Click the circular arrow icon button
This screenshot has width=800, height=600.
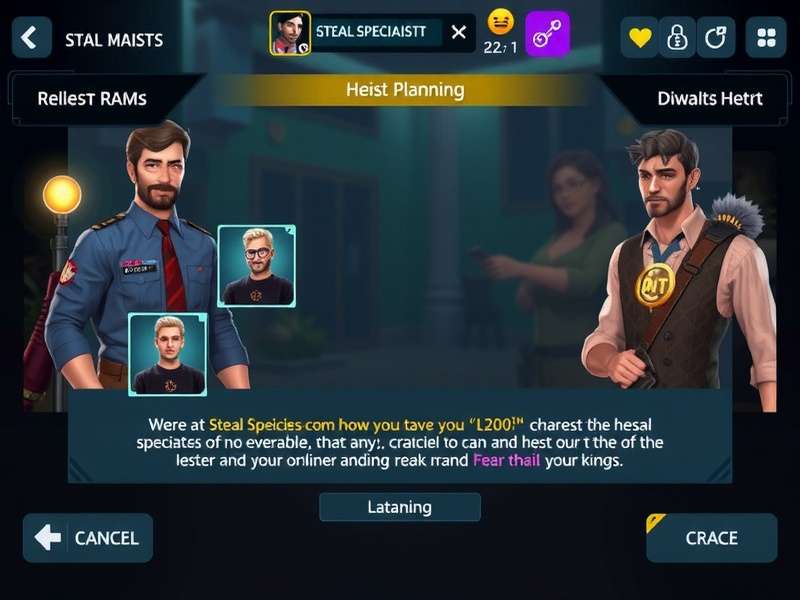pyautogui.click(x=716, y=38)
